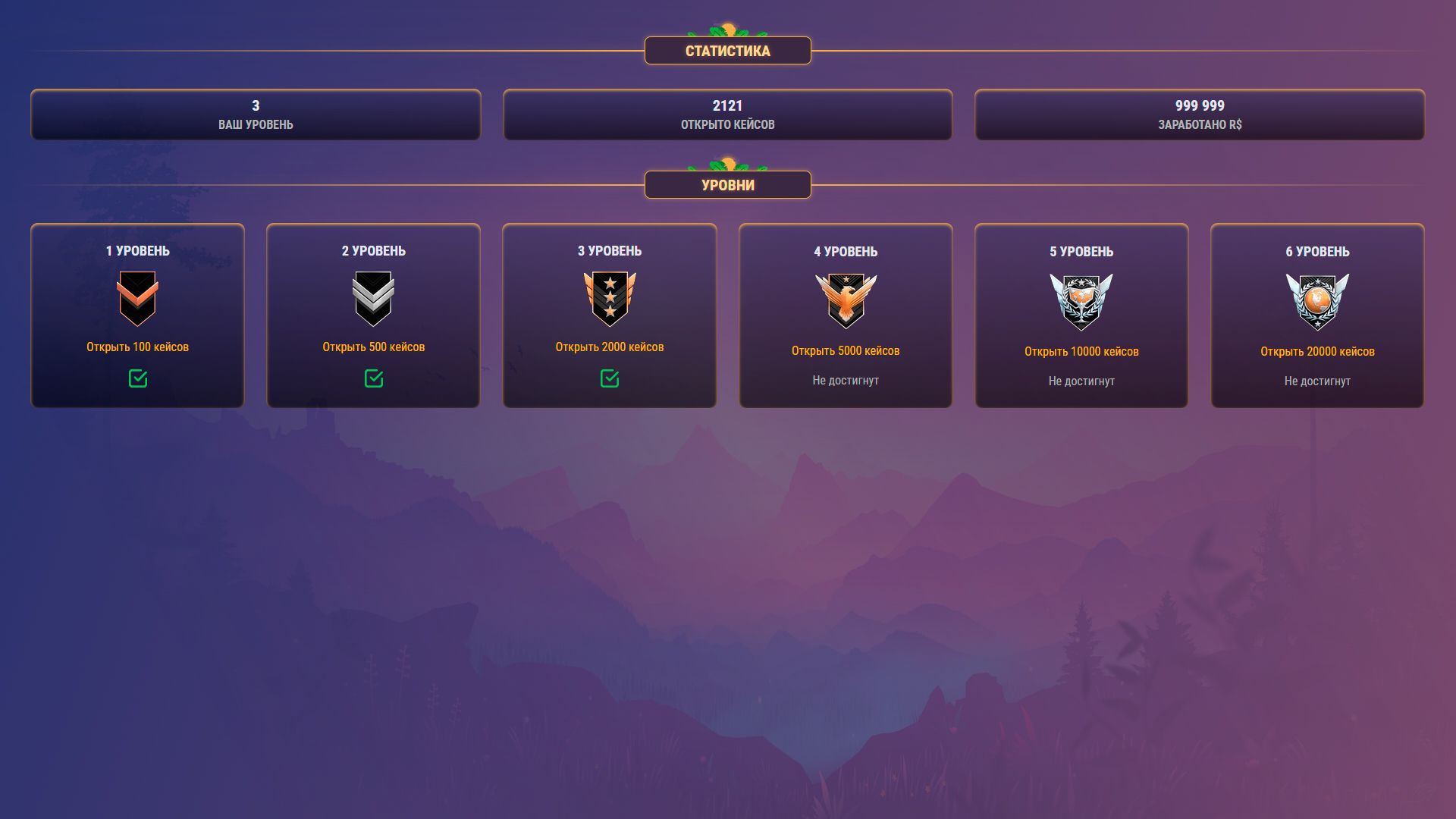Click the laurel wreath decoration above СТАТИСТИКА

(x=727, y=29)
